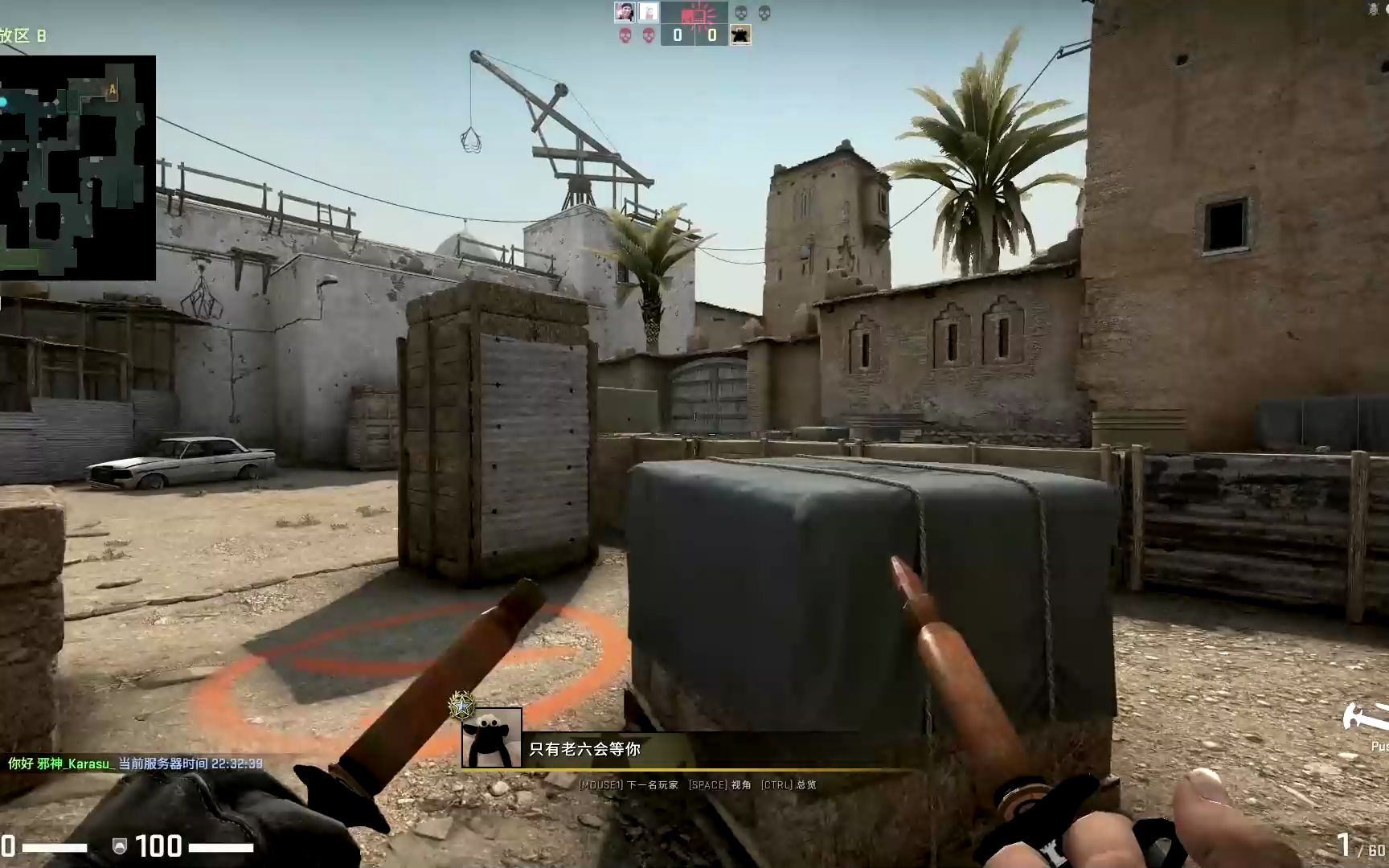Switch to the first CT player portrait tab
The height and width of the screenshot is (868, 1389).
pos(625,11)
